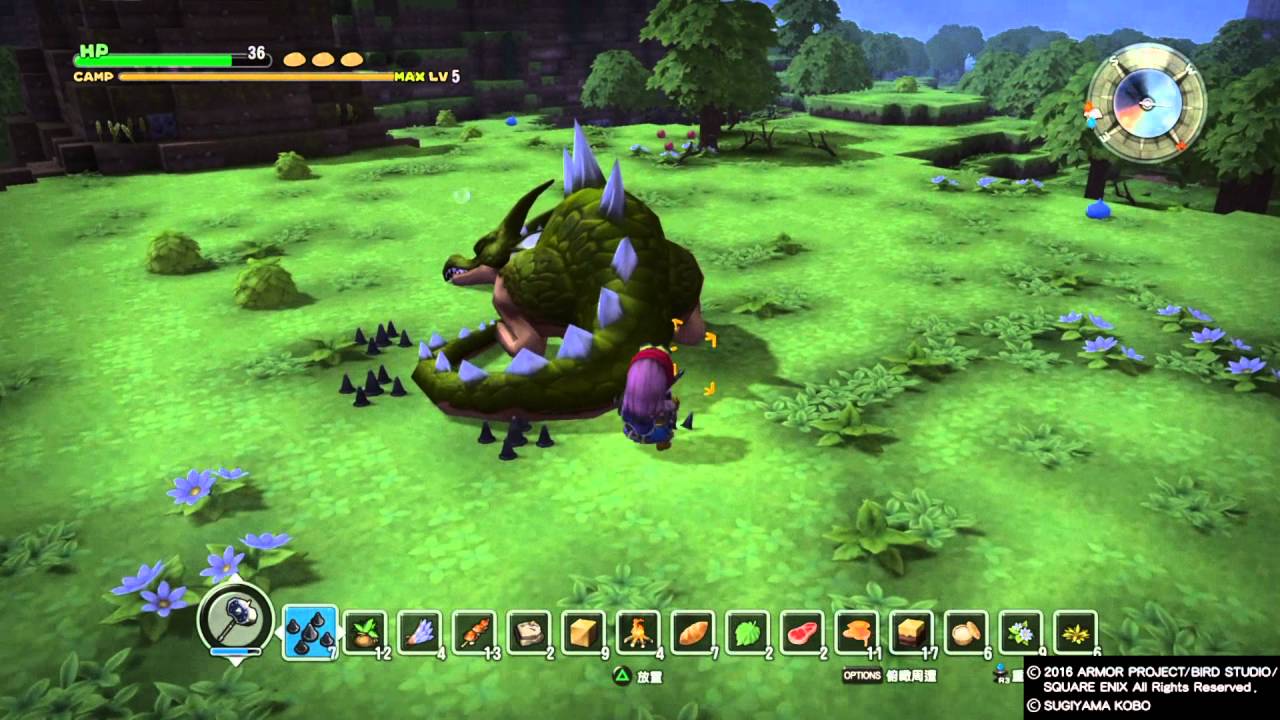Pick the bread loaf slot
1280x720 pixels.
(693, 633)
